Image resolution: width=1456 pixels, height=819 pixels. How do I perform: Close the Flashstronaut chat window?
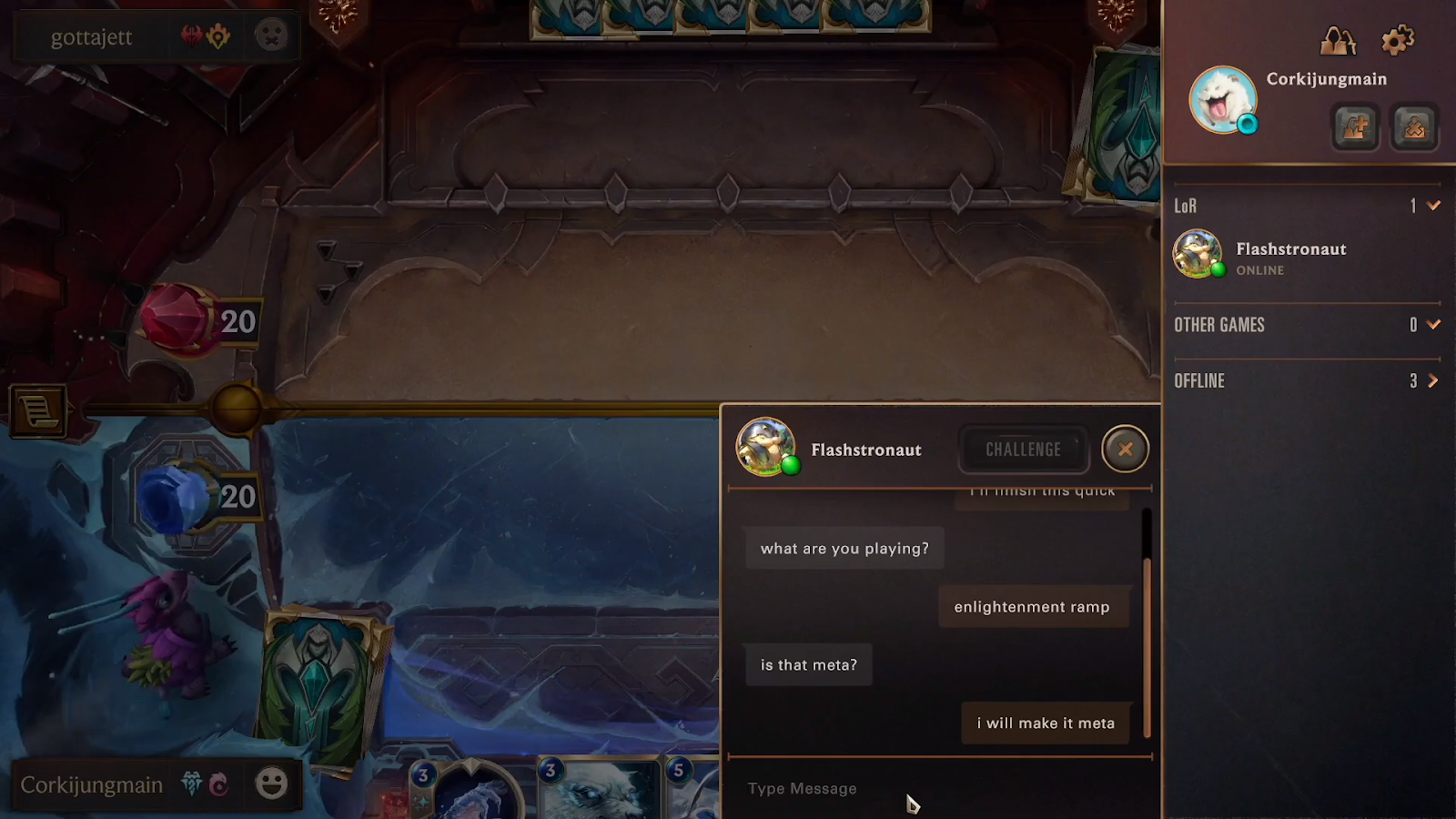click(x=1125, y=450)
